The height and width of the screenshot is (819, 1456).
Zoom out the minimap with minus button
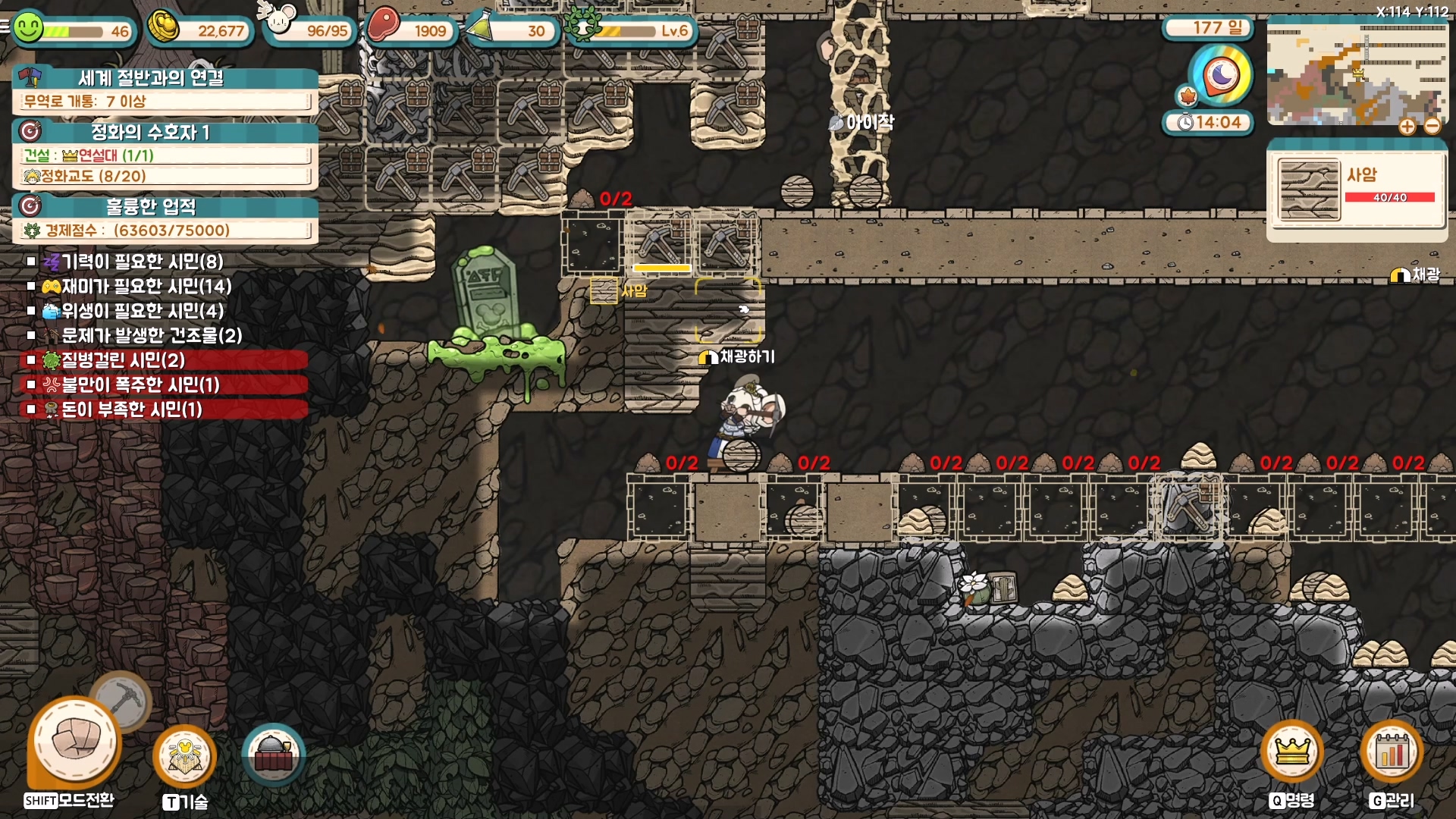(1432, 127)
